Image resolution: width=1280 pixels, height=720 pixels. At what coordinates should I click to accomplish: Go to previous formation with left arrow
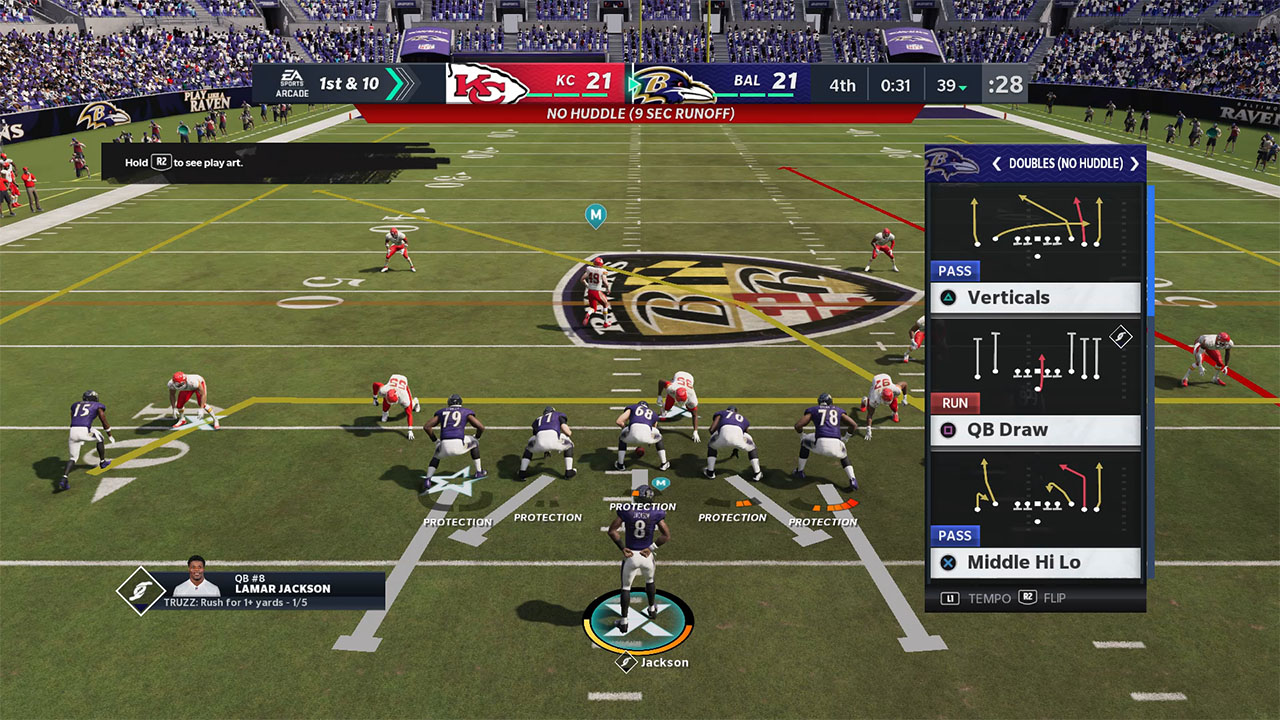pos(996,164)
